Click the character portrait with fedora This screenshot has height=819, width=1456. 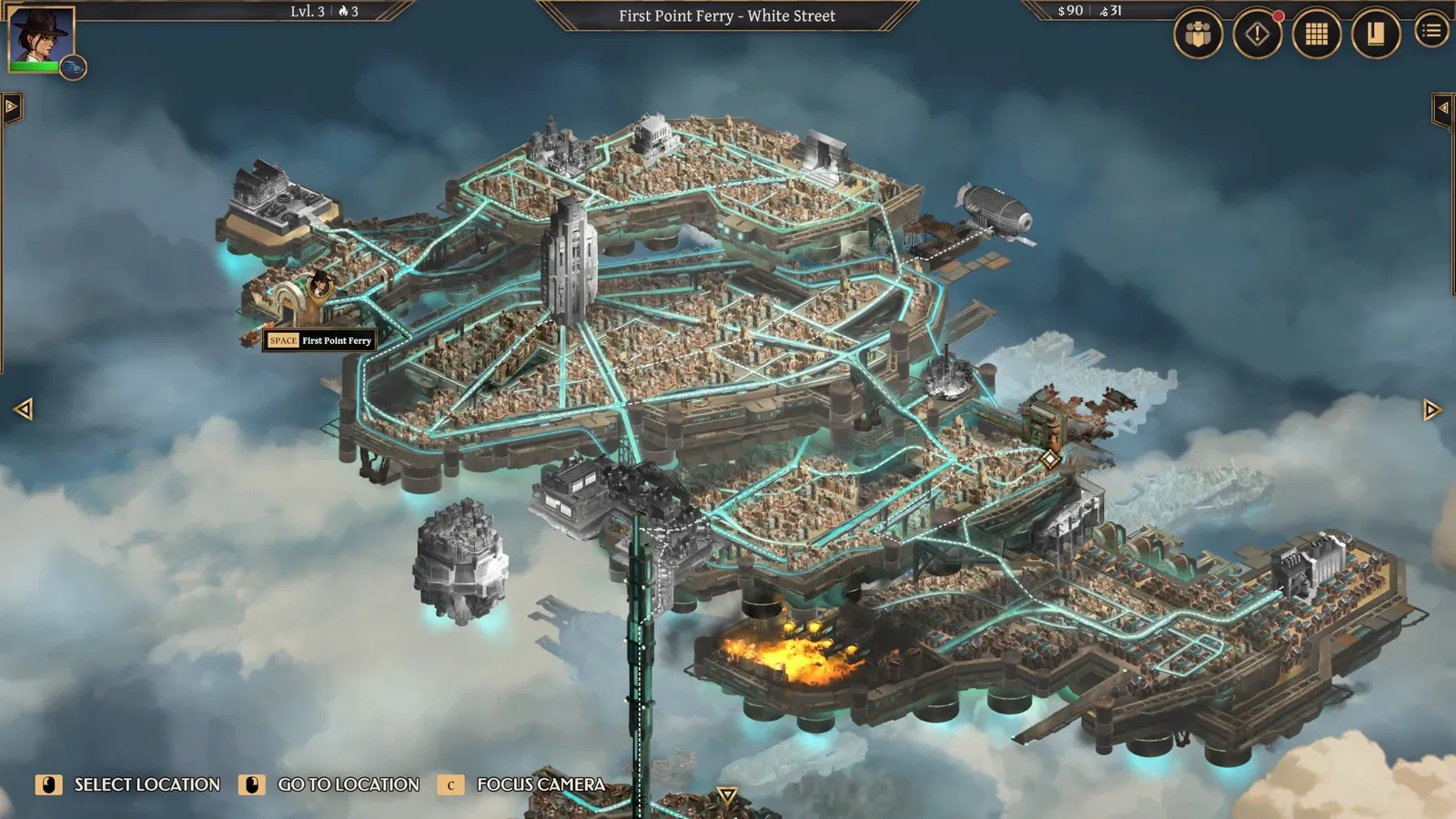[x=40, y=36]
